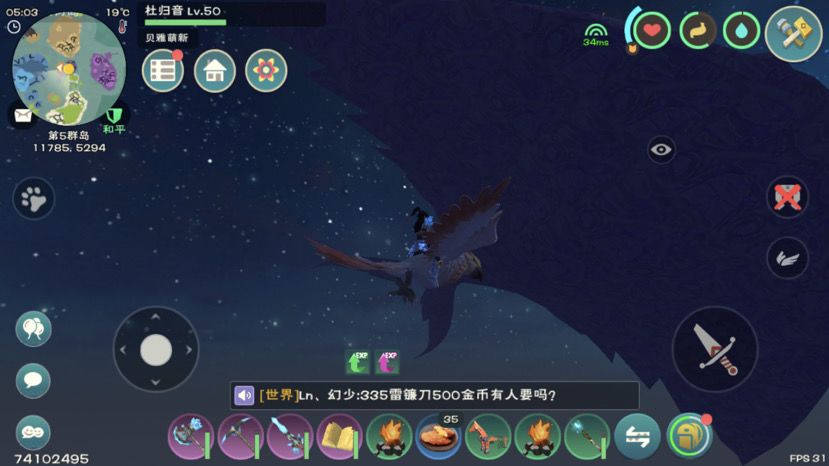Open the mask emote button
The image size is (829, 466).
pyautogui.click(x=33, y=432)
